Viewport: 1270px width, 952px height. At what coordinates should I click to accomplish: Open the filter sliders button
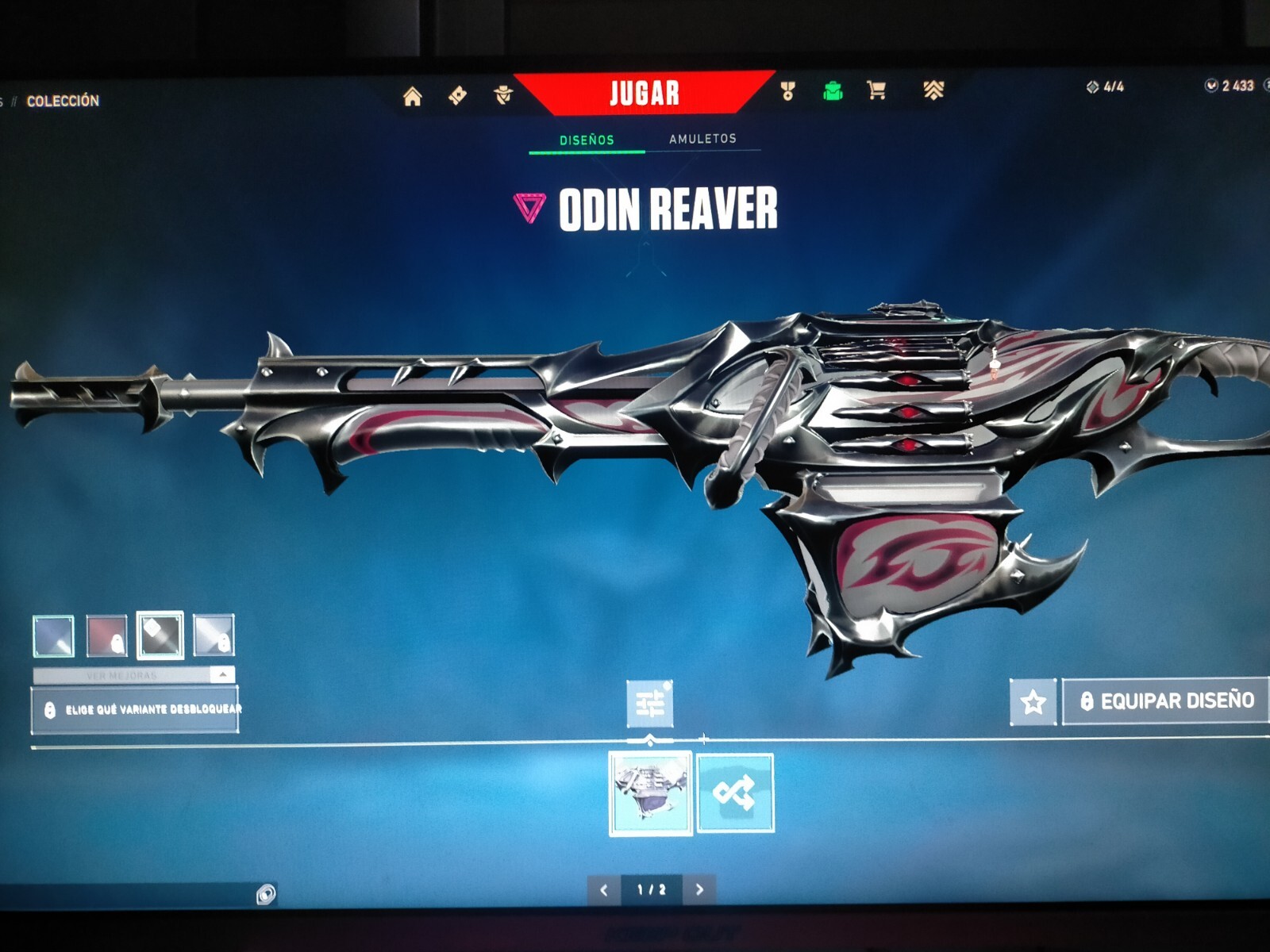pos(650,704)
